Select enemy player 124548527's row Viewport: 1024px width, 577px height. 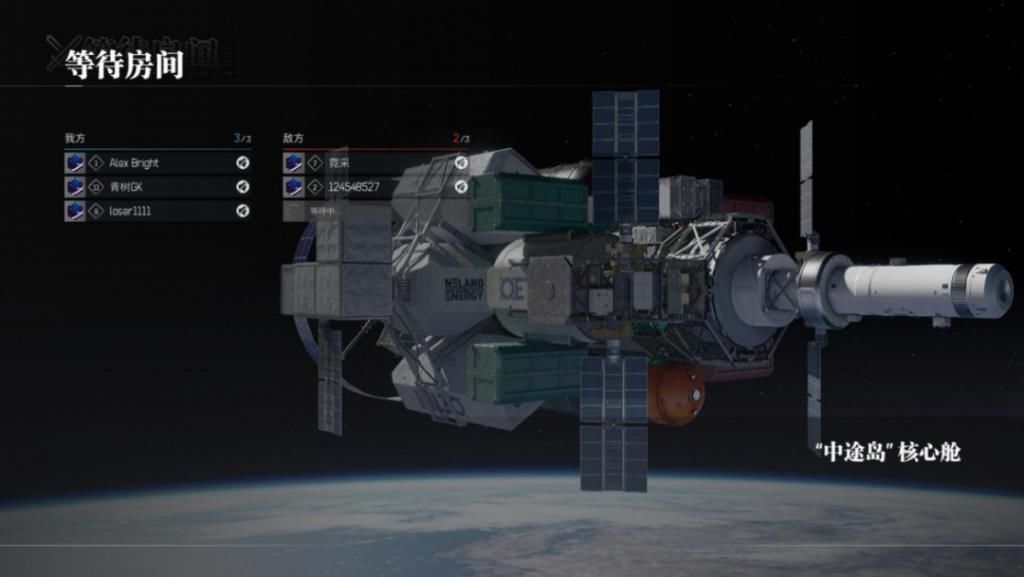tap(370, 187)
